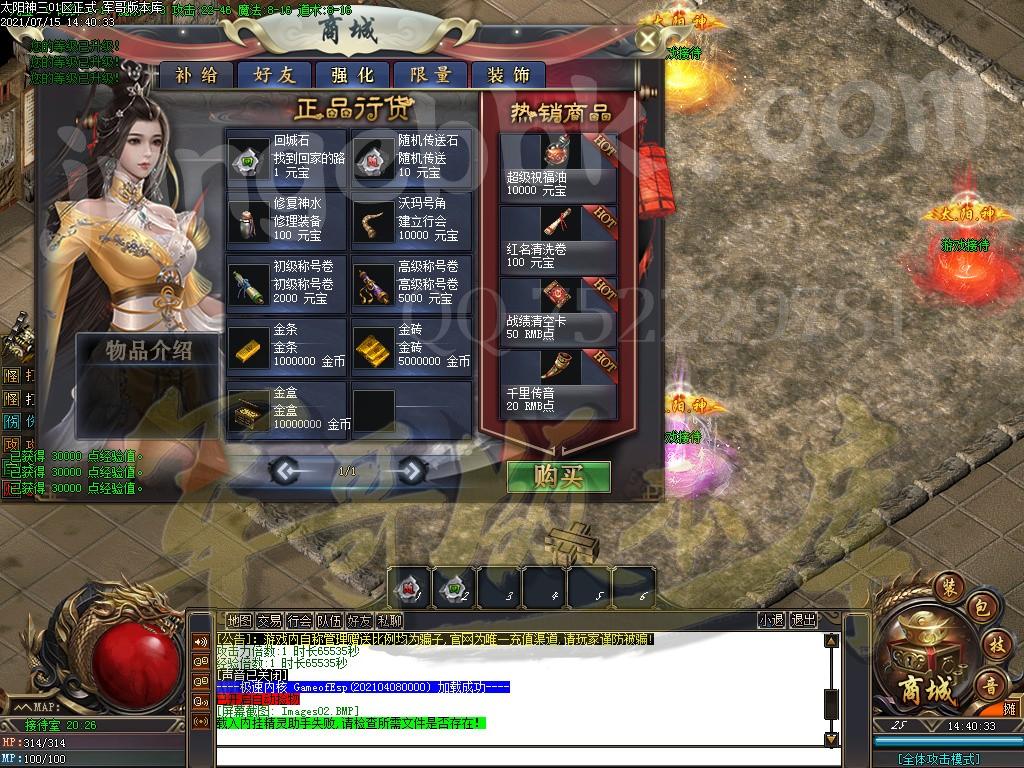Choose the 随机传送石 teleport stone
1024x768 pixels.
411,158
